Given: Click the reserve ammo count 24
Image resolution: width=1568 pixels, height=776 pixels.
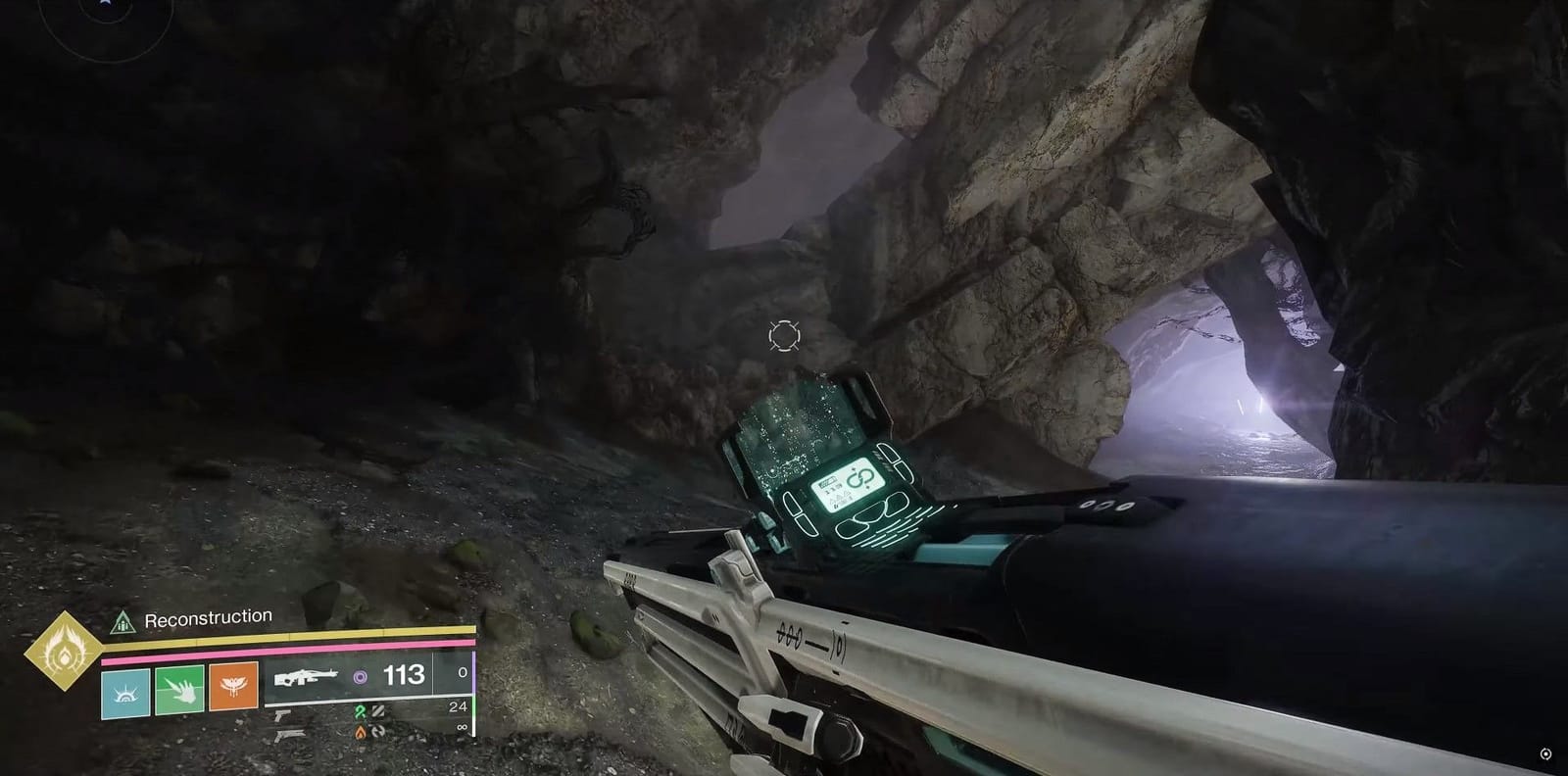Looking at the screenshot, I should click(457, 706).
